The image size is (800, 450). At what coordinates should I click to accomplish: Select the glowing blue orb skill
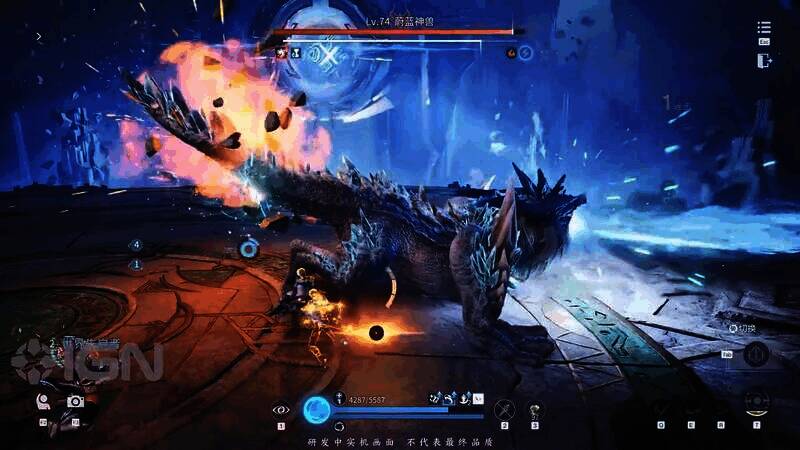317,409
